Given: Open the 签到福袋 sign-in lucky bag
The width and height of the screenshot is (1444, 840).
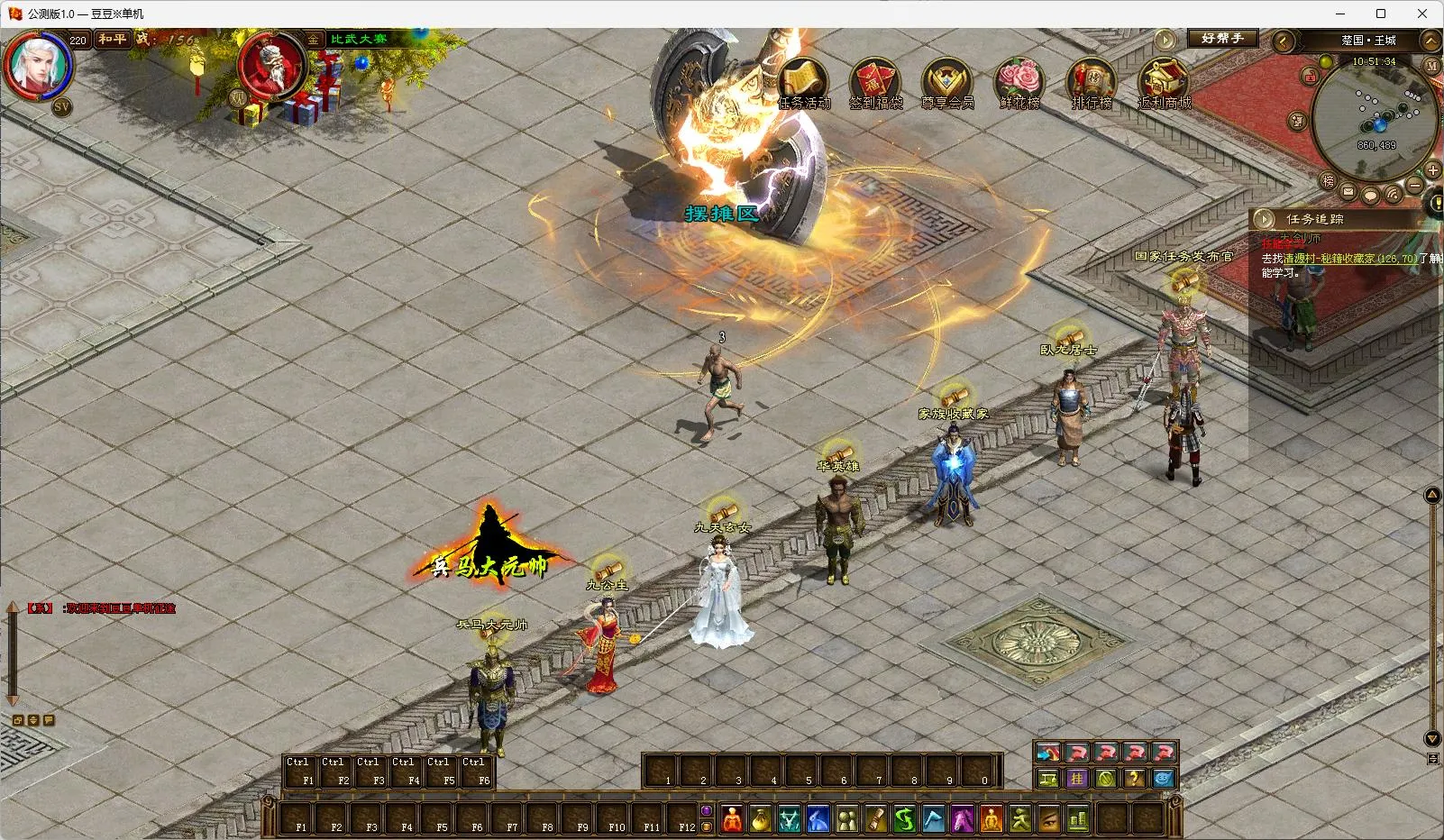Looking at the screenshot, I should click(875, 82).
